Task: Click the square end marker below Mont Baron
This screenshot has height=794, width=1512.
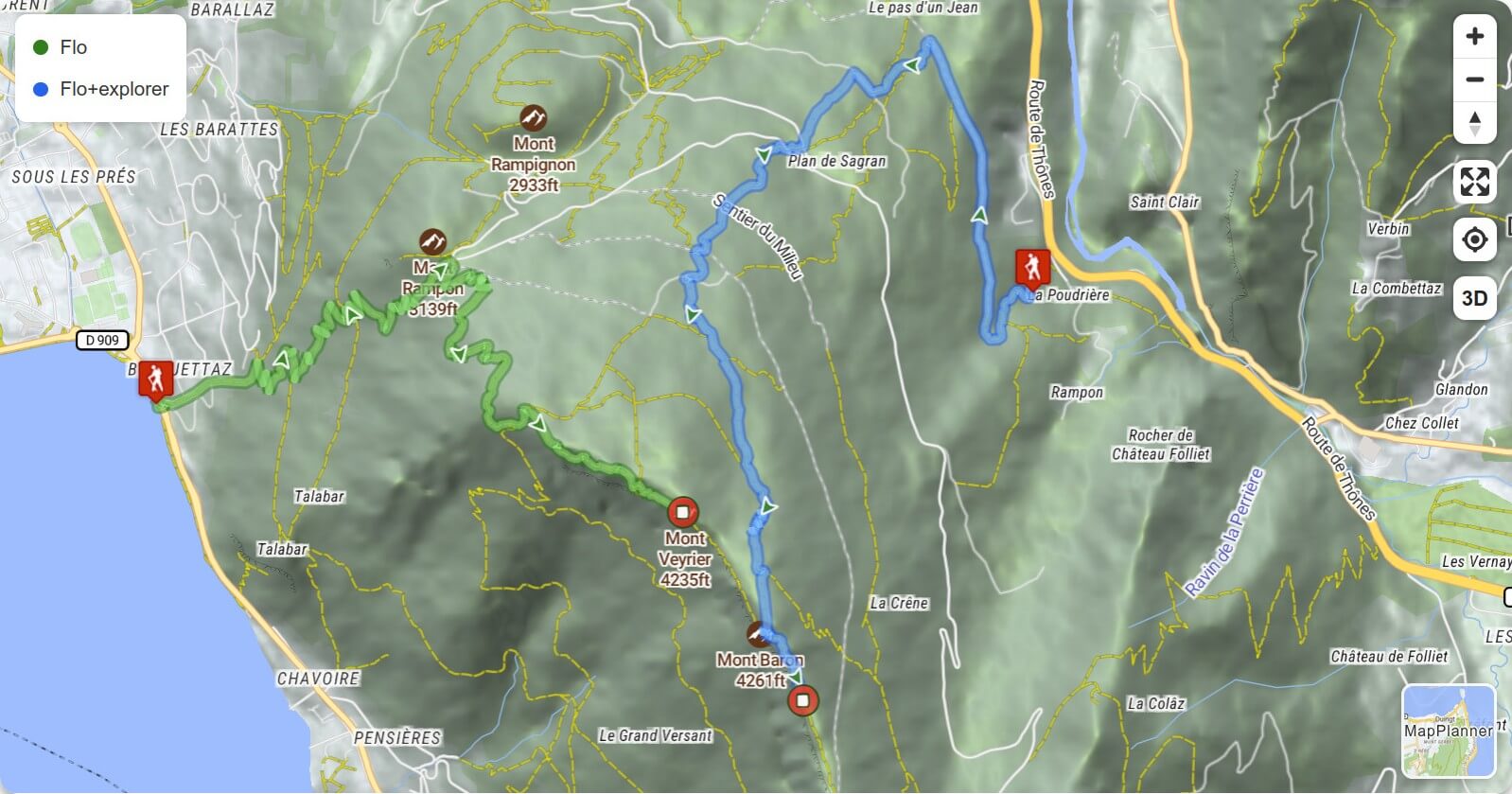Action: tap(802, 701)
